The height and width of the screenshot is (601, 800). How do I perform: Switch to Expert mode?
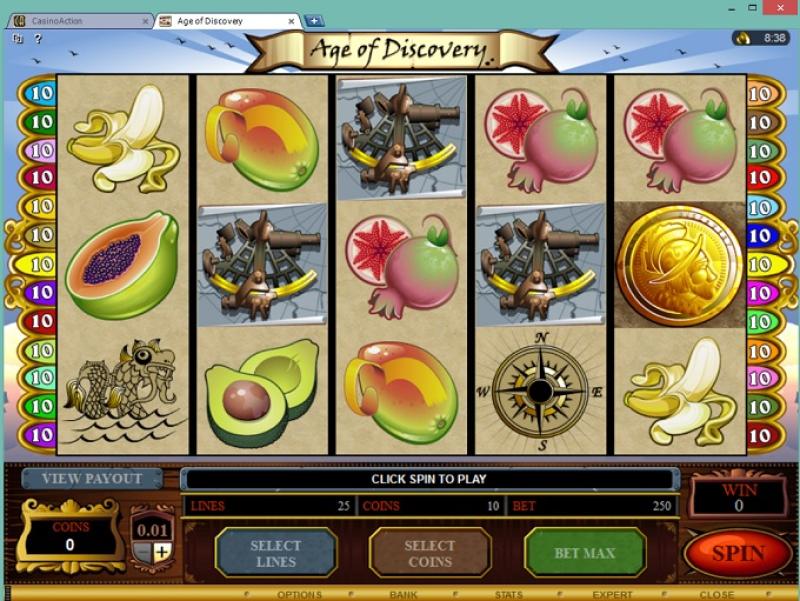[612, 595]
